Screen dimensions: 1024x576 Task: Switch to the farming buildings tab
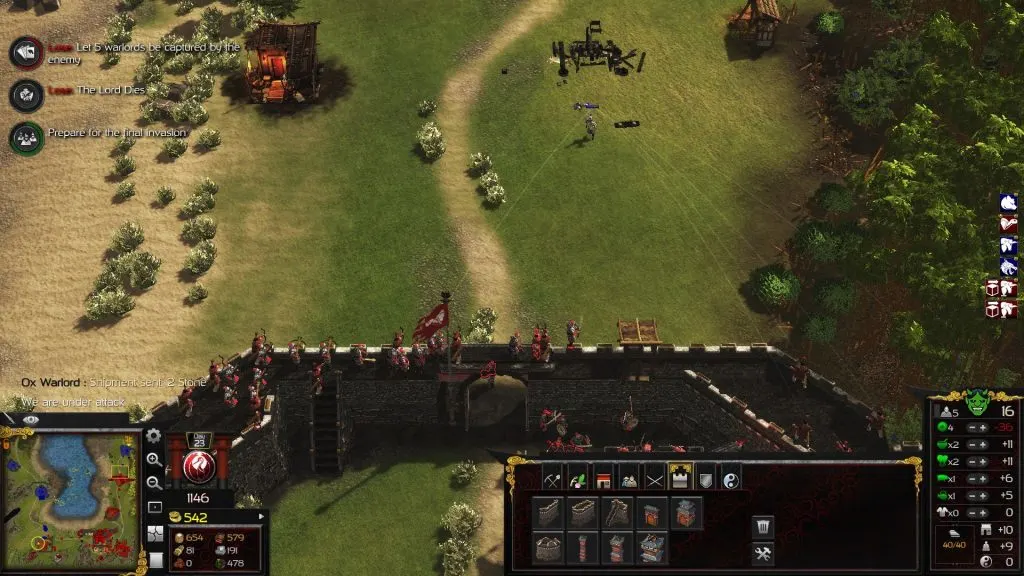click(x=579, y=479)
